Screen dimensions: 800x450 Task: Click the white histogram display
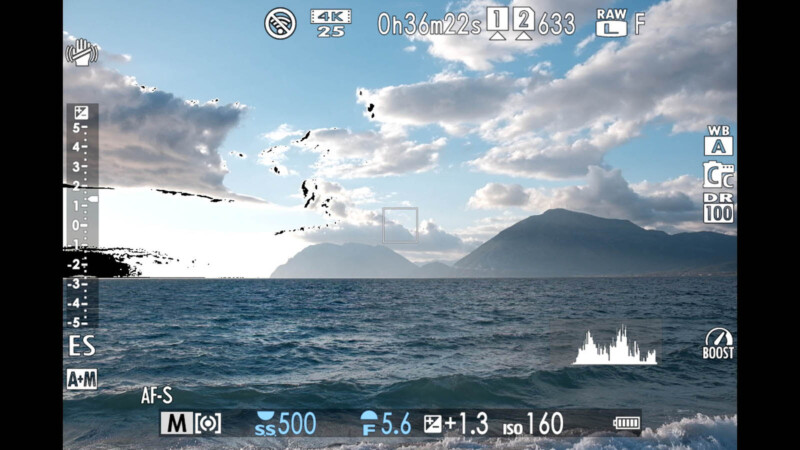pos(615,345)
